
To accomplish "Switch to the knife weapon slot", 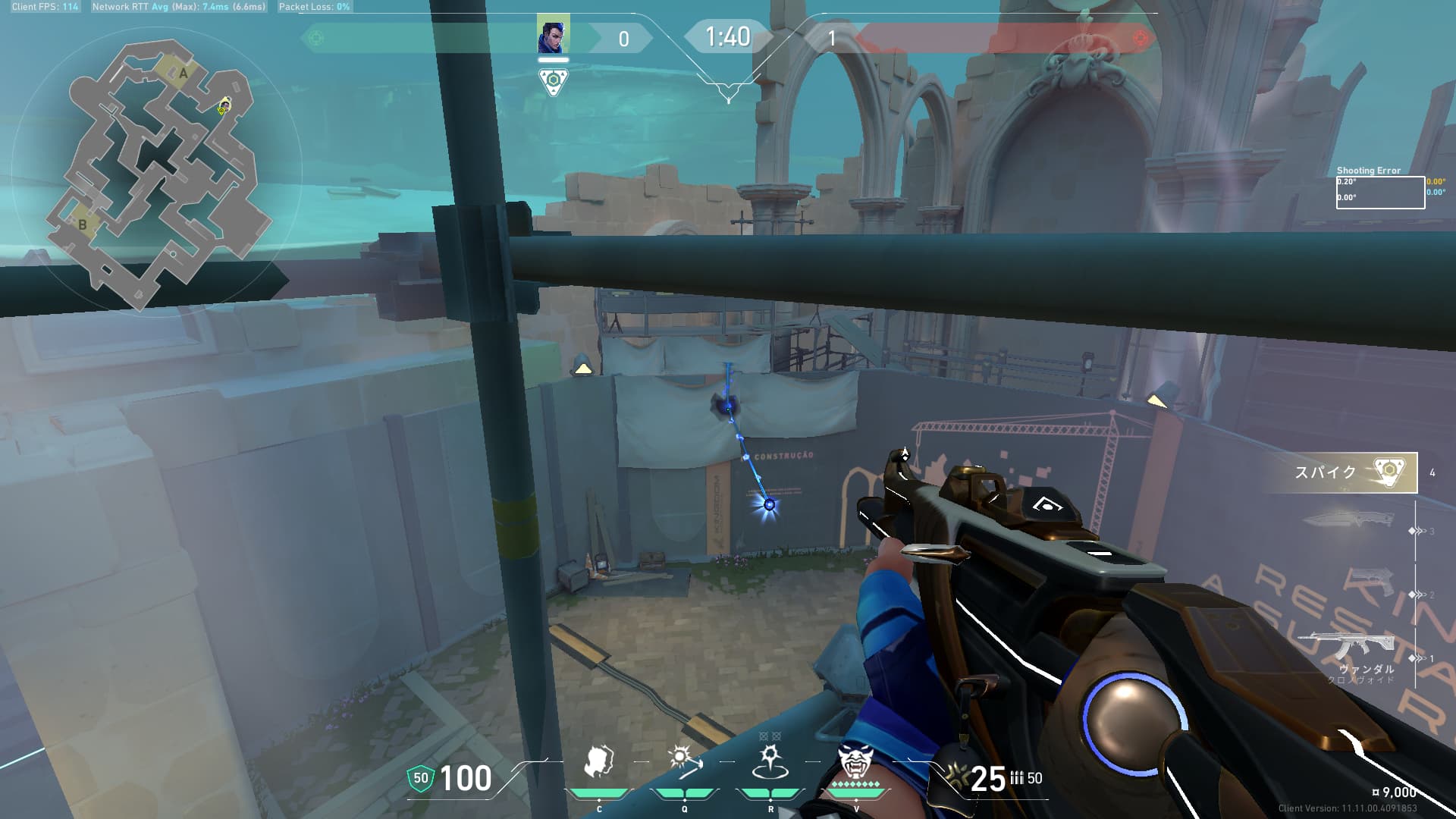I will click(x=1350, y=520).
